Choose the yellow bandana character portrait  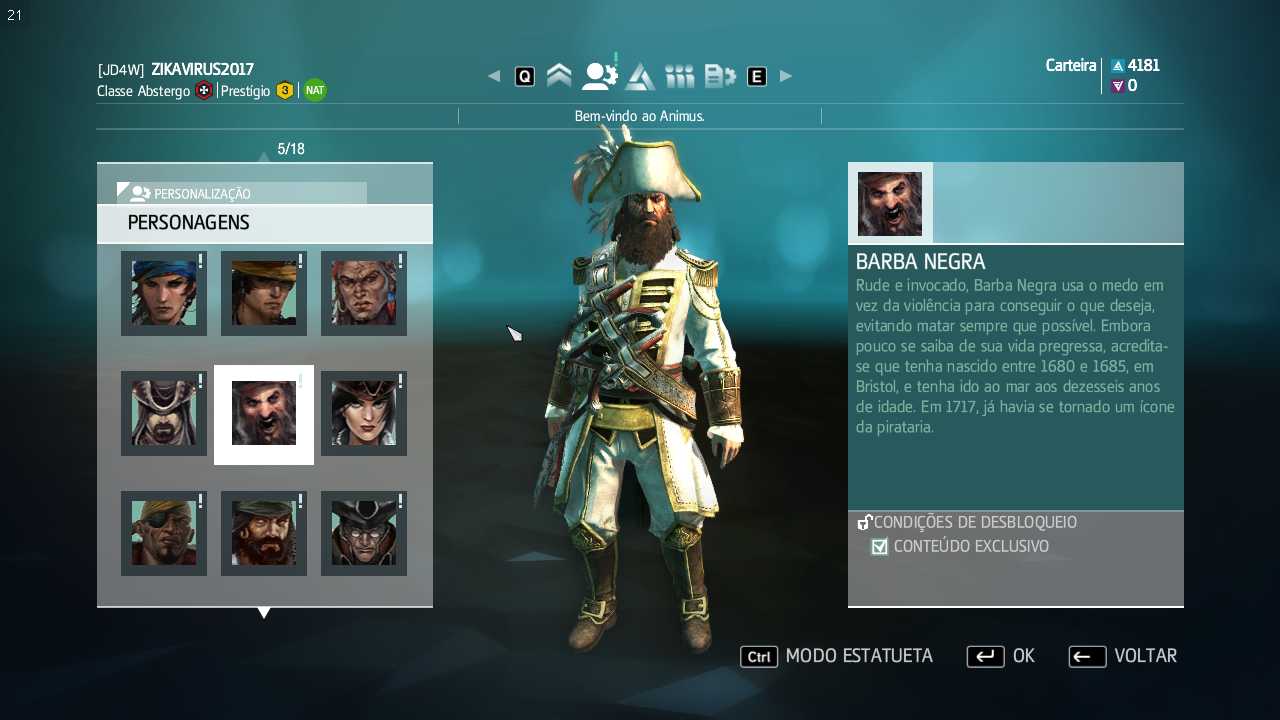pos(264,293)
